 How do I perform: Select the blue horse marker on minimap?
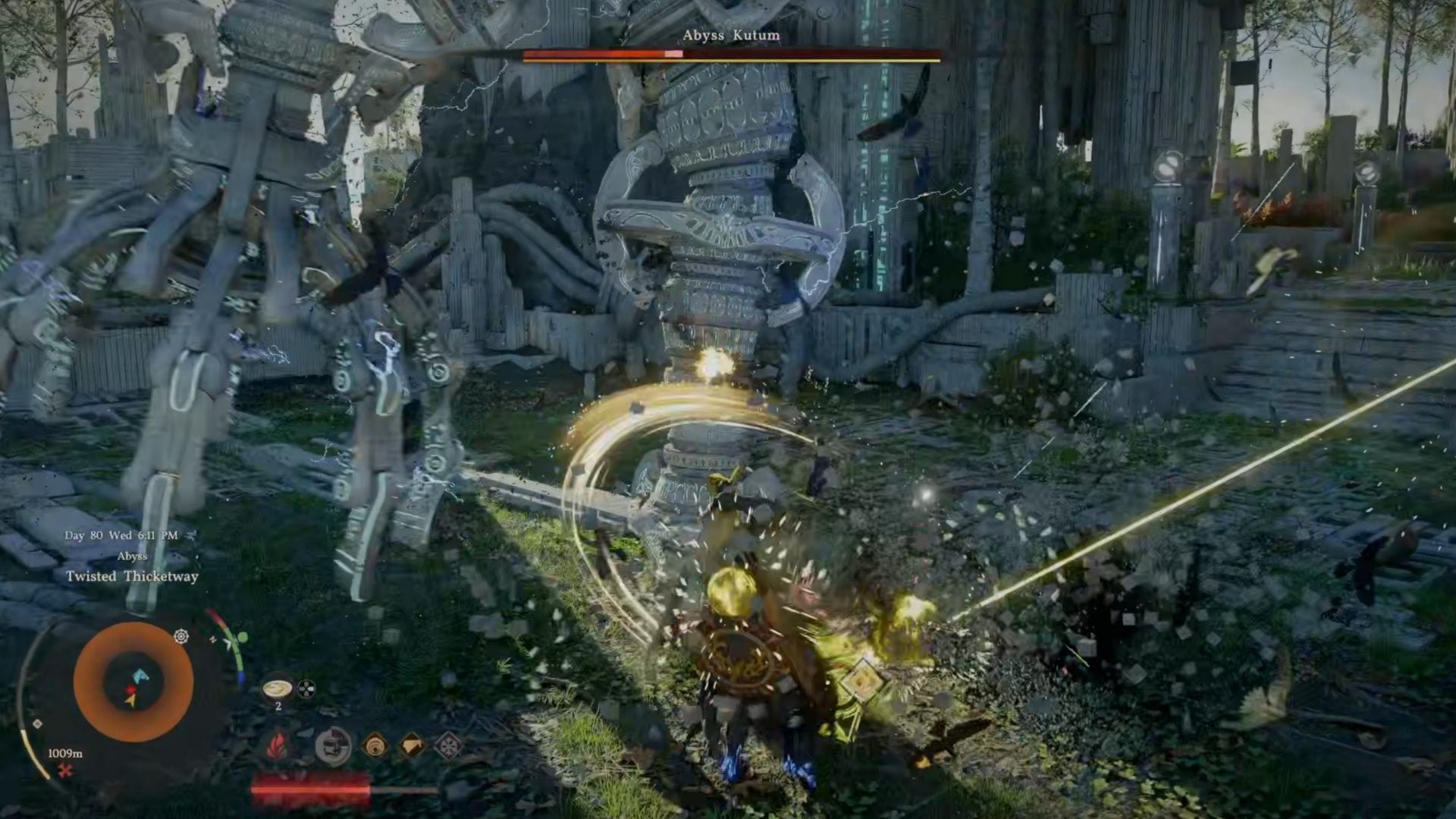141,676
